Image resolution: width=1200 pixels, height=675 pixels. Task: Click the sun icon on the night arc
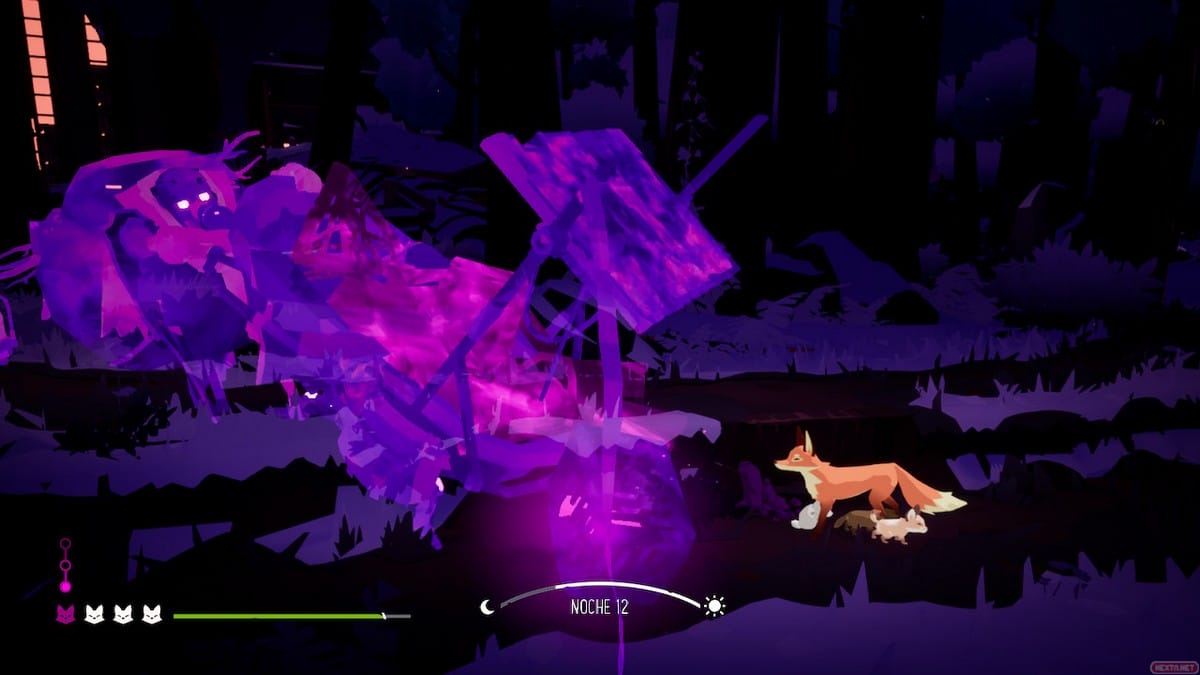tap(714, 606)
